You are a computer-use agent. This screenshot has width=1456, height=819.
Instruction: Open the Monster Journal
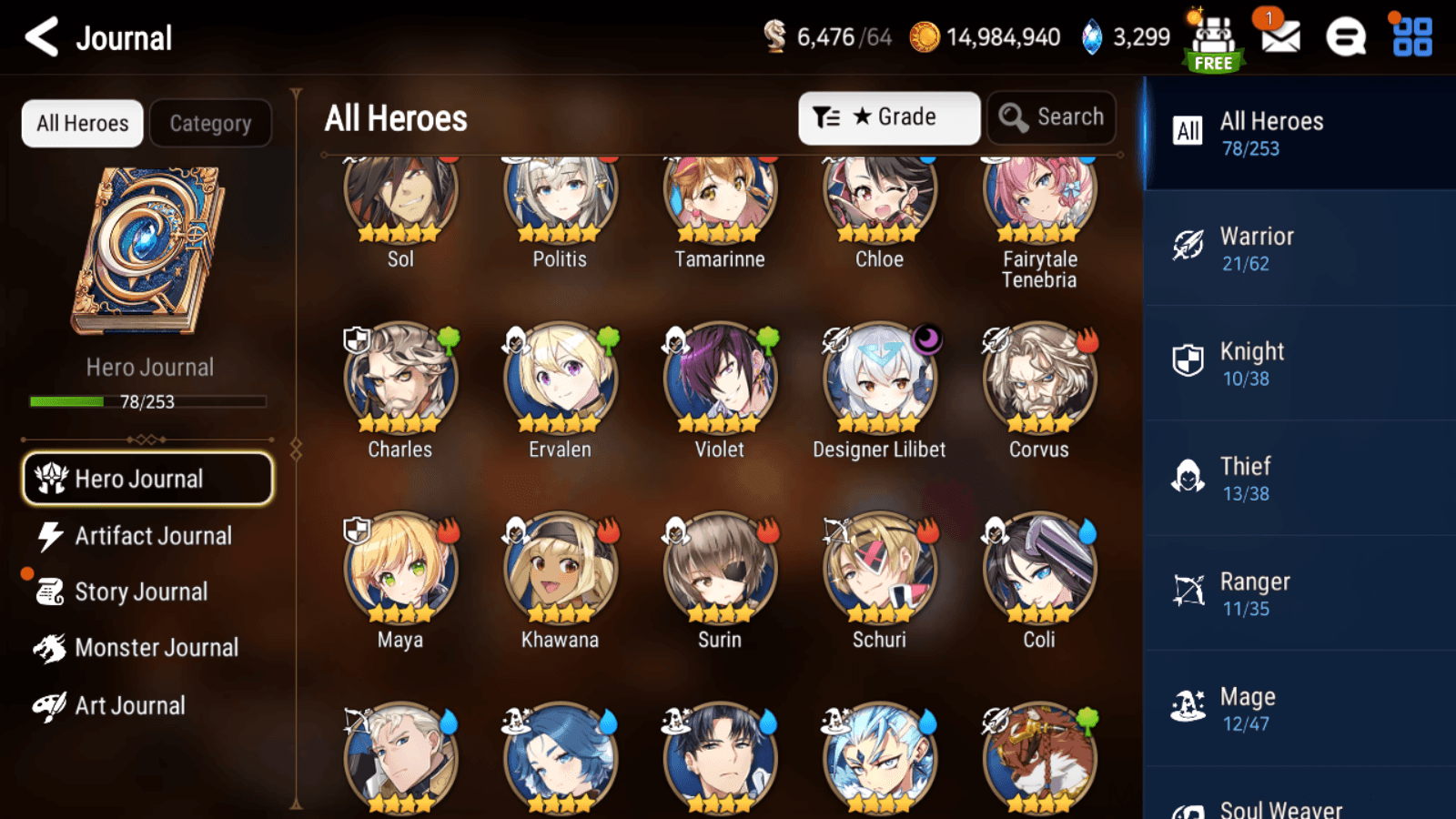click(x=157, y=647)
